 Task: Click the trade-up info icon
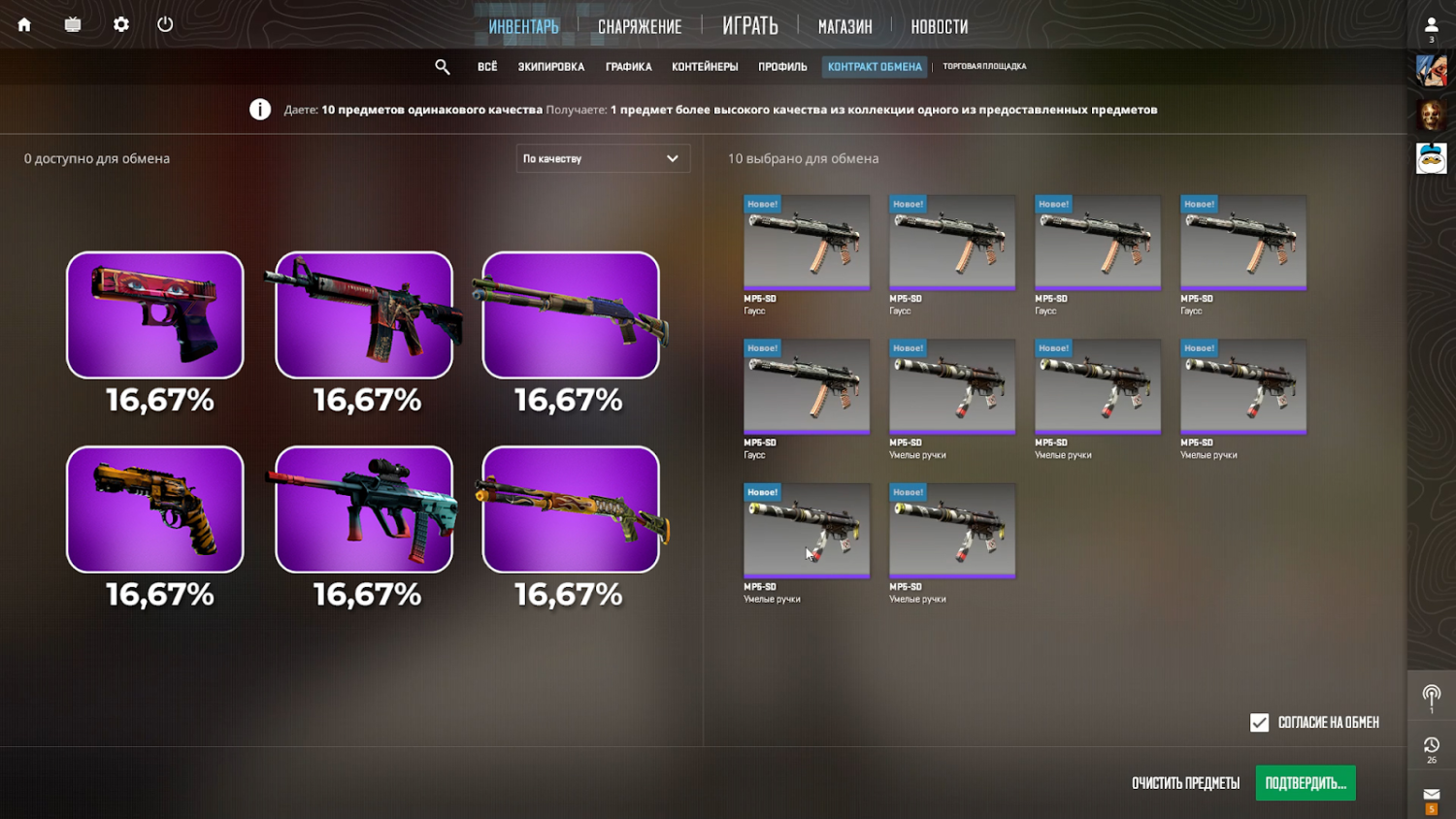pos(260,109)
